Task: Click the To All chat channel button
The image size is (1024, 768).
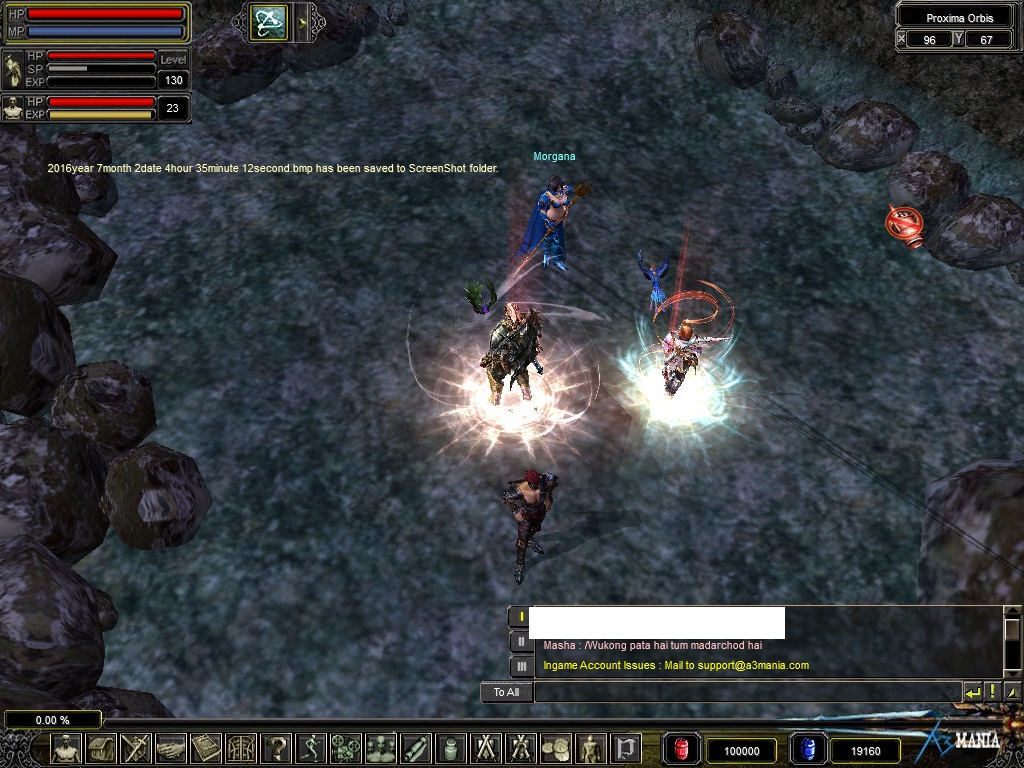Action: 506,692
